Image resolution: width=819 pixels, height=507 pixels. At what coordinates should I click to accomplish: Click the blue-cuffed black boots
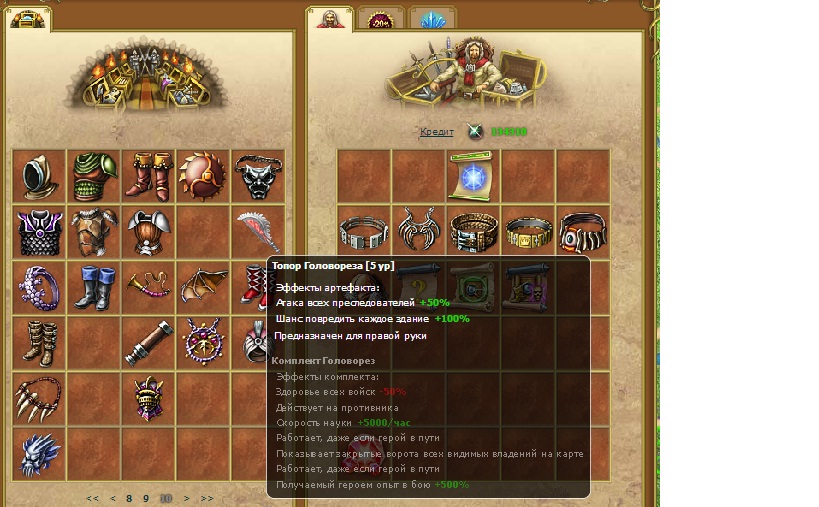93,288
